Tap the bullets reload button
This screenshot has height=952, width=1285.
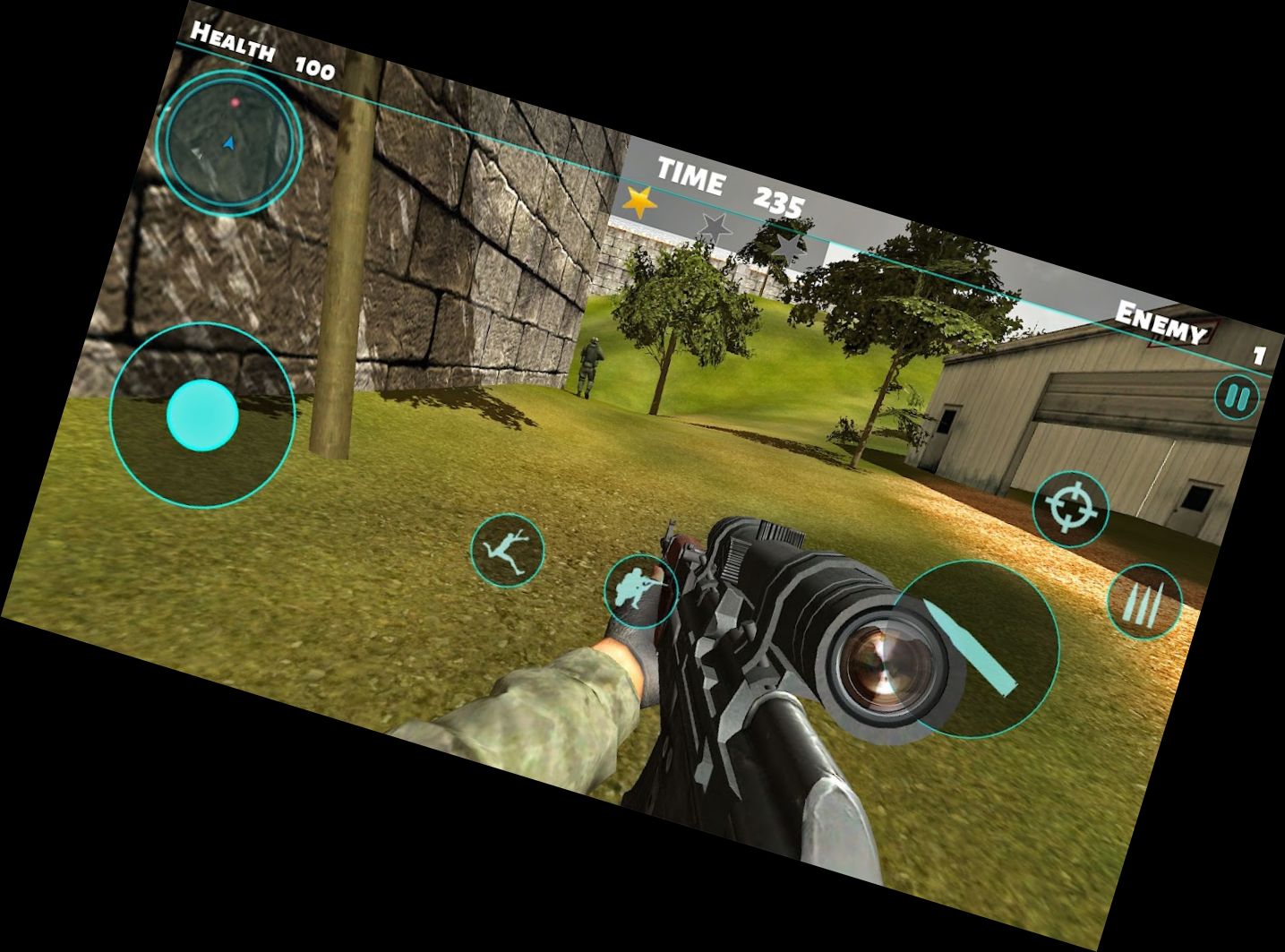(x=1144, y=603)
